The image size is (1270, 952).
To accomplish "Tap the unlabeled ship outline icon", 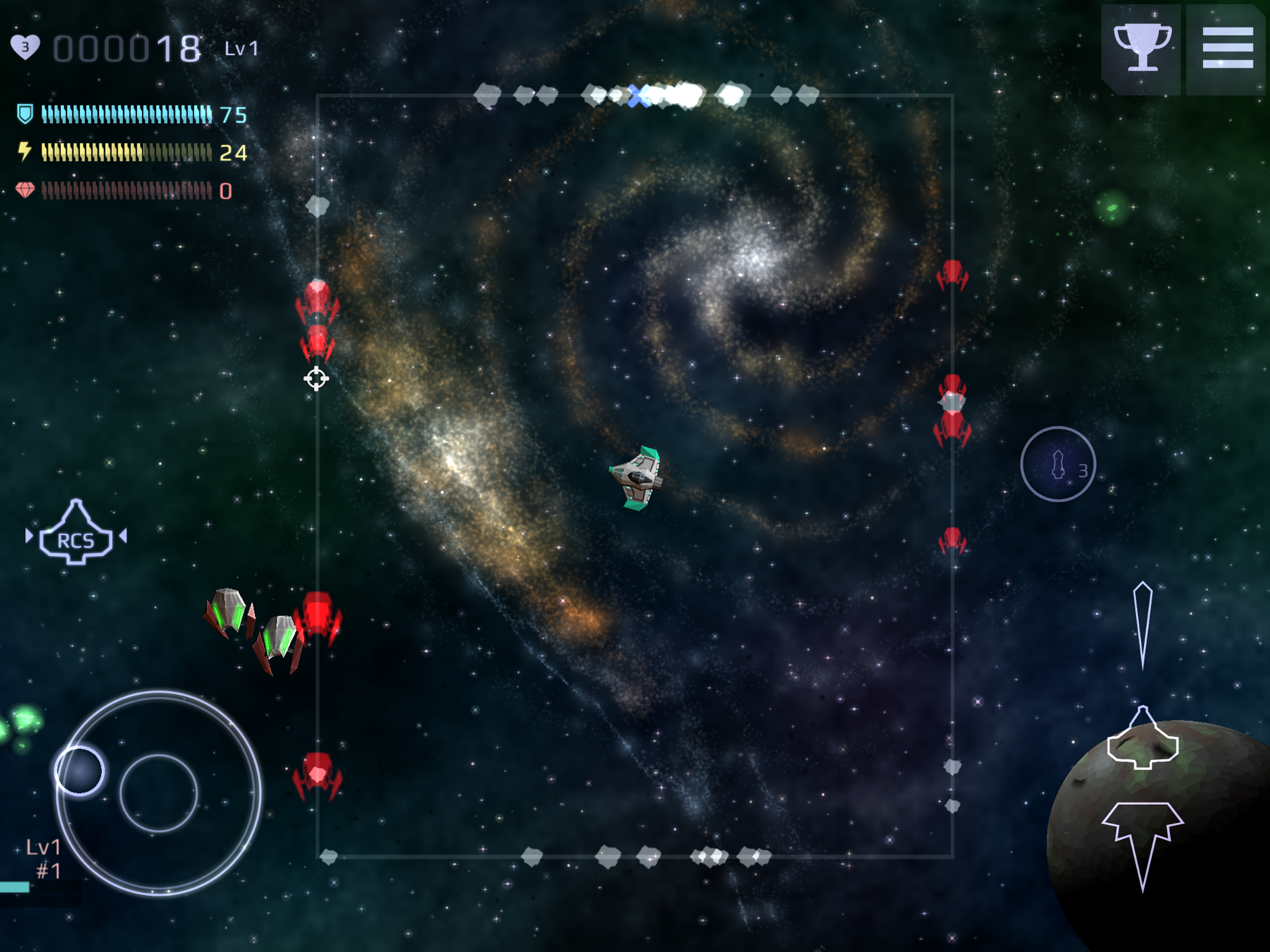I will (1143, 740).
